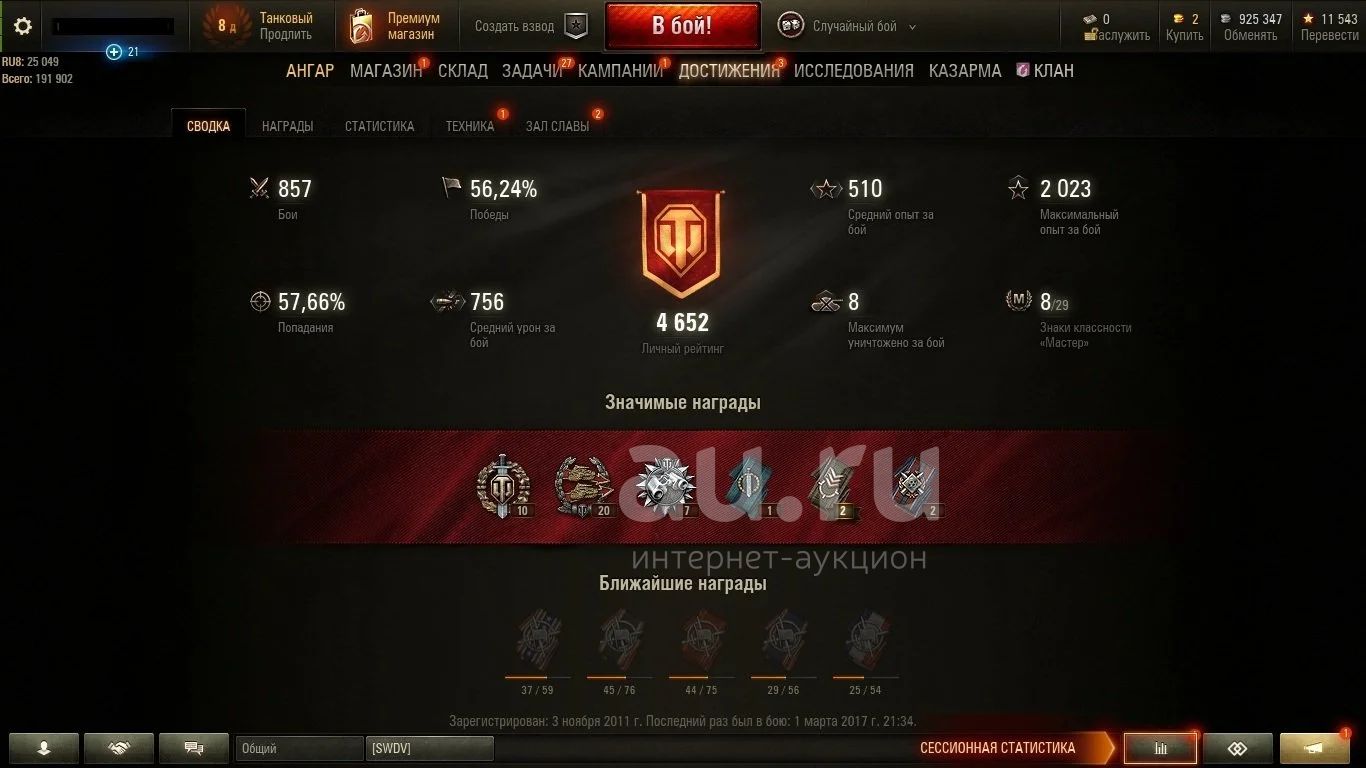Click the red «В бой!» battle button
This screenshot has height=768, width=1366.
click(682, 26)
